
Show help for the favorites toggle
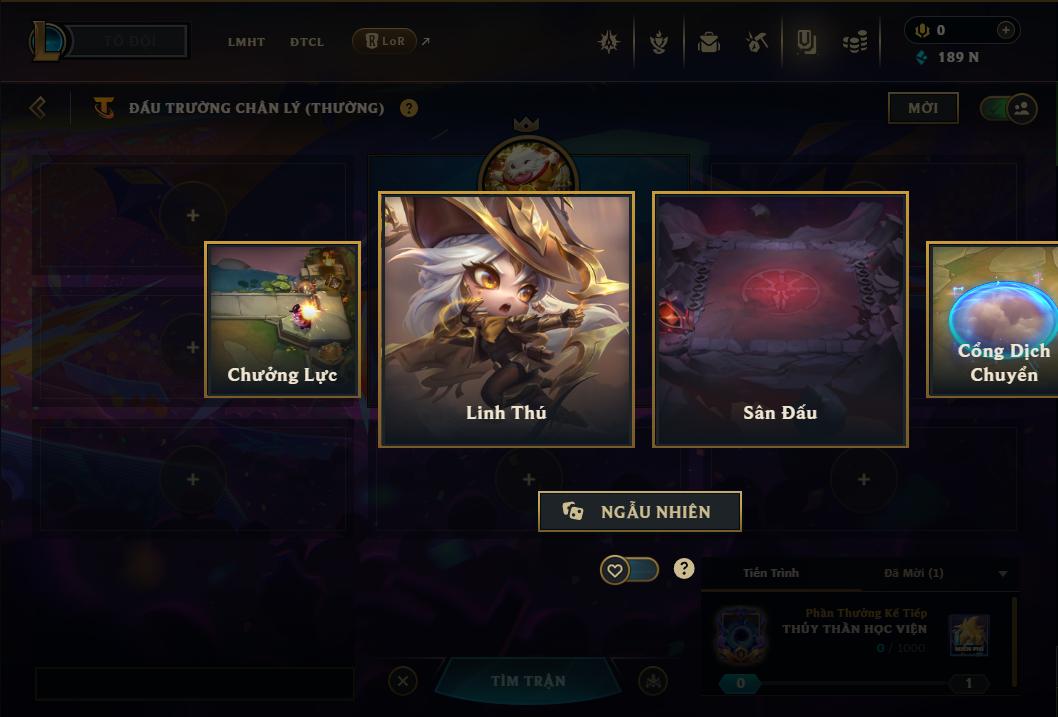(684, 569)
